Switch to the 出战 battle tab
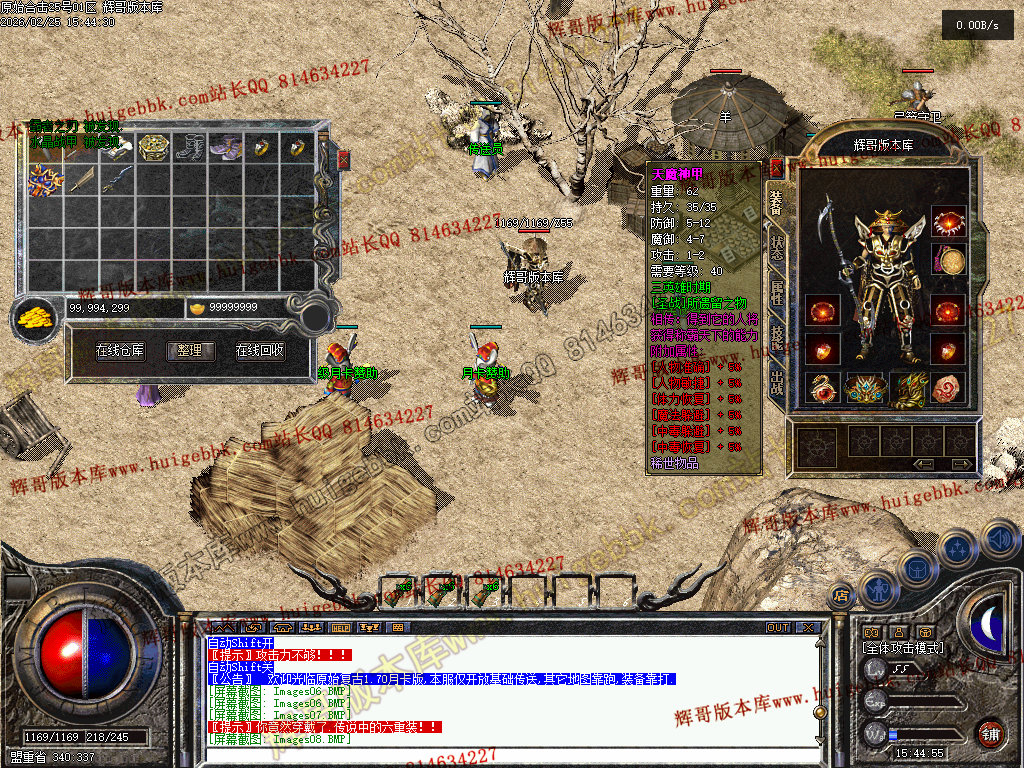The height and width of the screenshot is (768, 1024). (777, 382)
